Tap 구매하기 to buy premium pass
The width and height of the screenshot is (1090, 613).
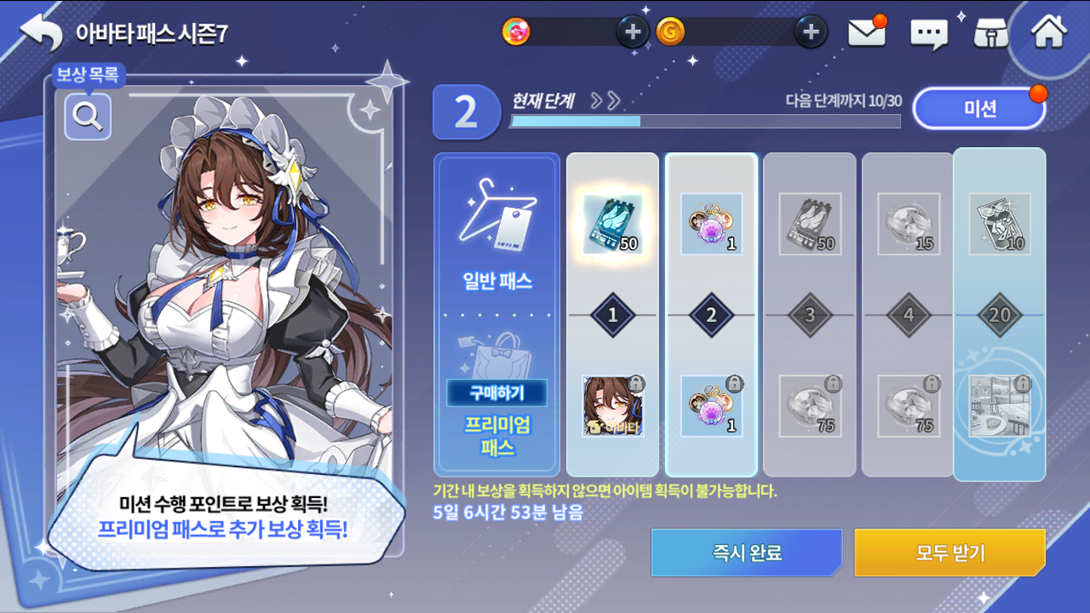tap(497, 392)
